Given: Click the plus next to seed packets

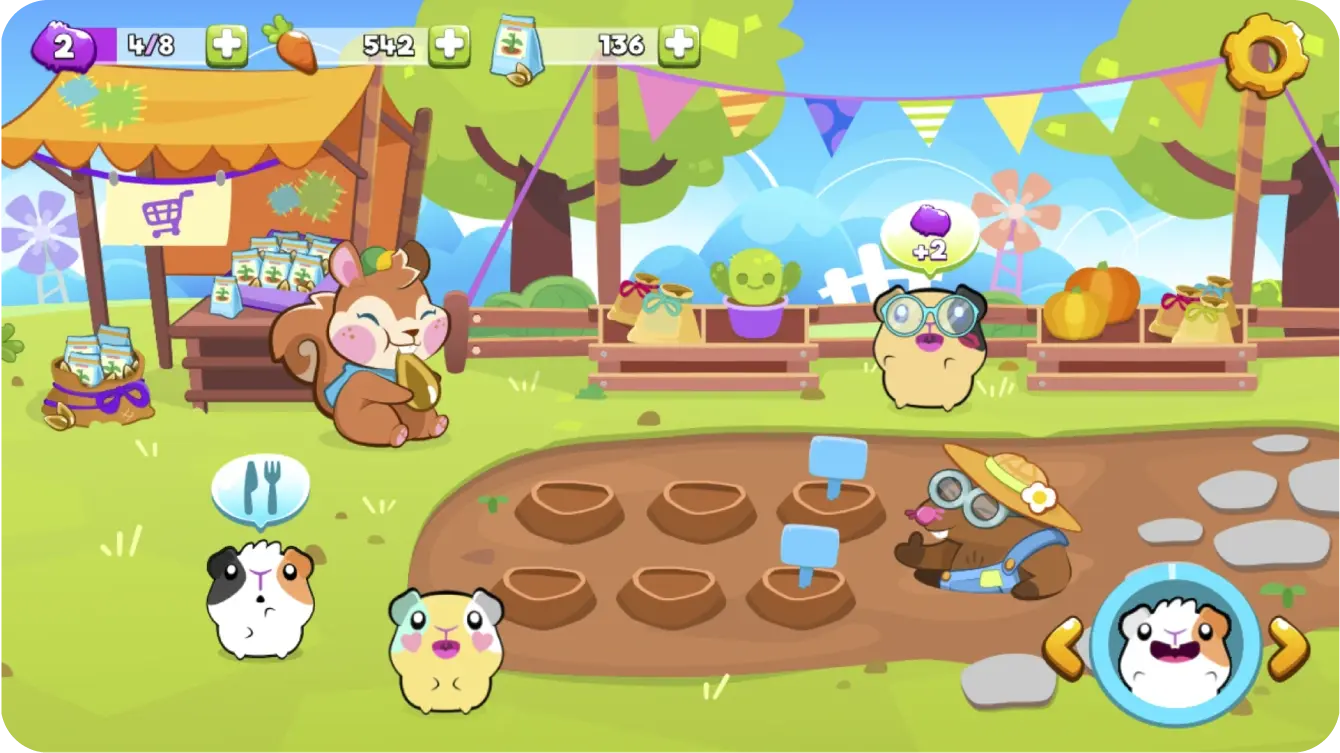Looking at the screenshot, I should tap(679, 43).
